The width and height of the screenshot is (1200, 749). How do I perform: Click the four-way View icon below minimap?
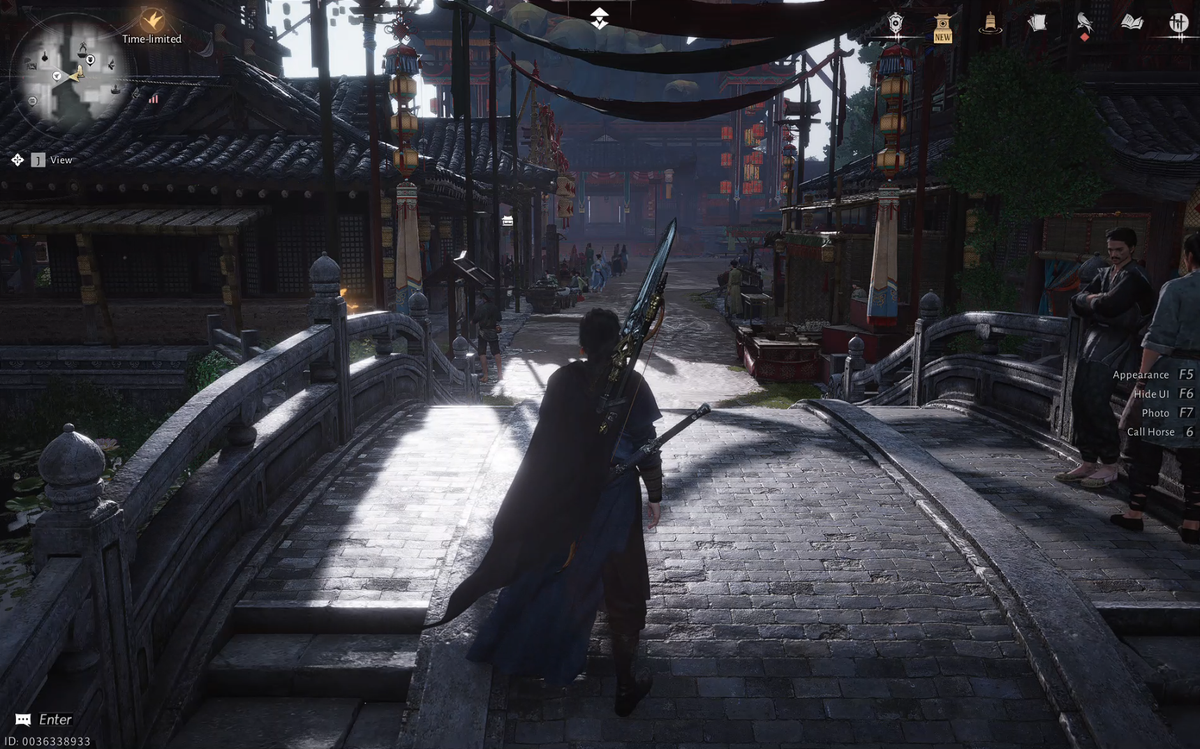click(x=18, y=160)
